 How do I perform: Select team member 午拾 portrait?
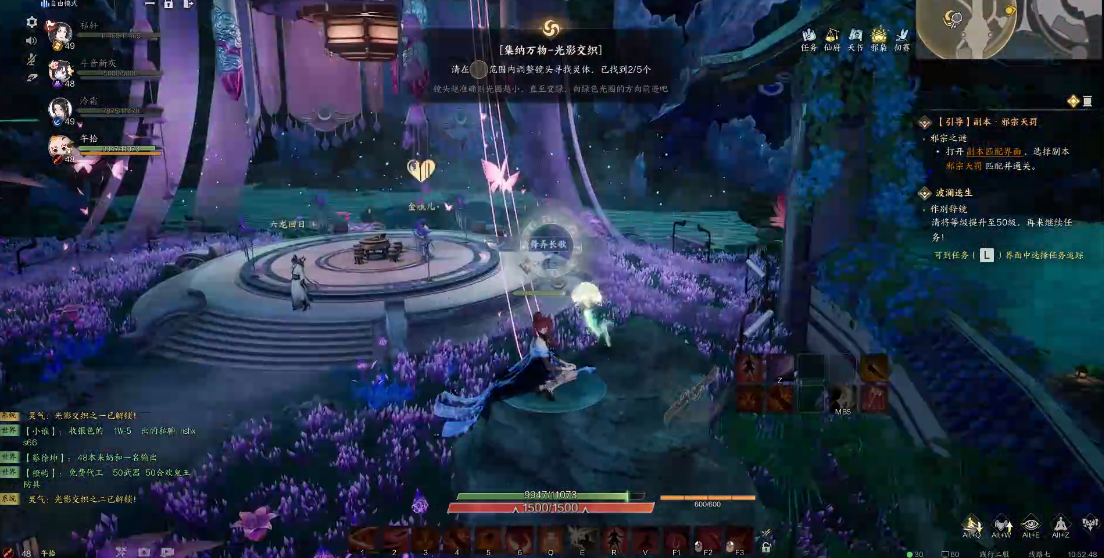tap(59, 147)
